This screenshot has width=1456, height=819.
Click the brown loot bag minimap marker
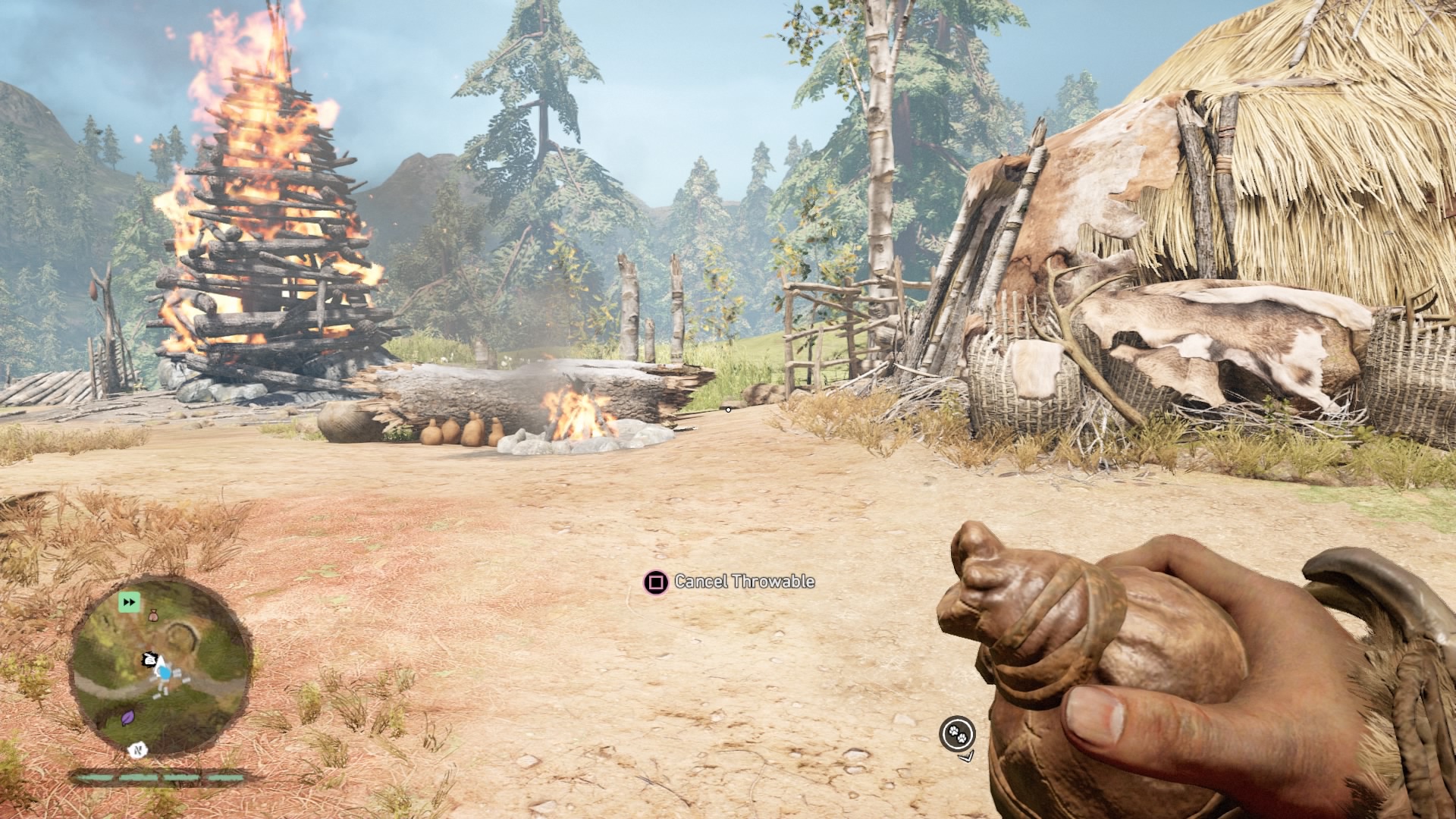[x=153, y=616]
